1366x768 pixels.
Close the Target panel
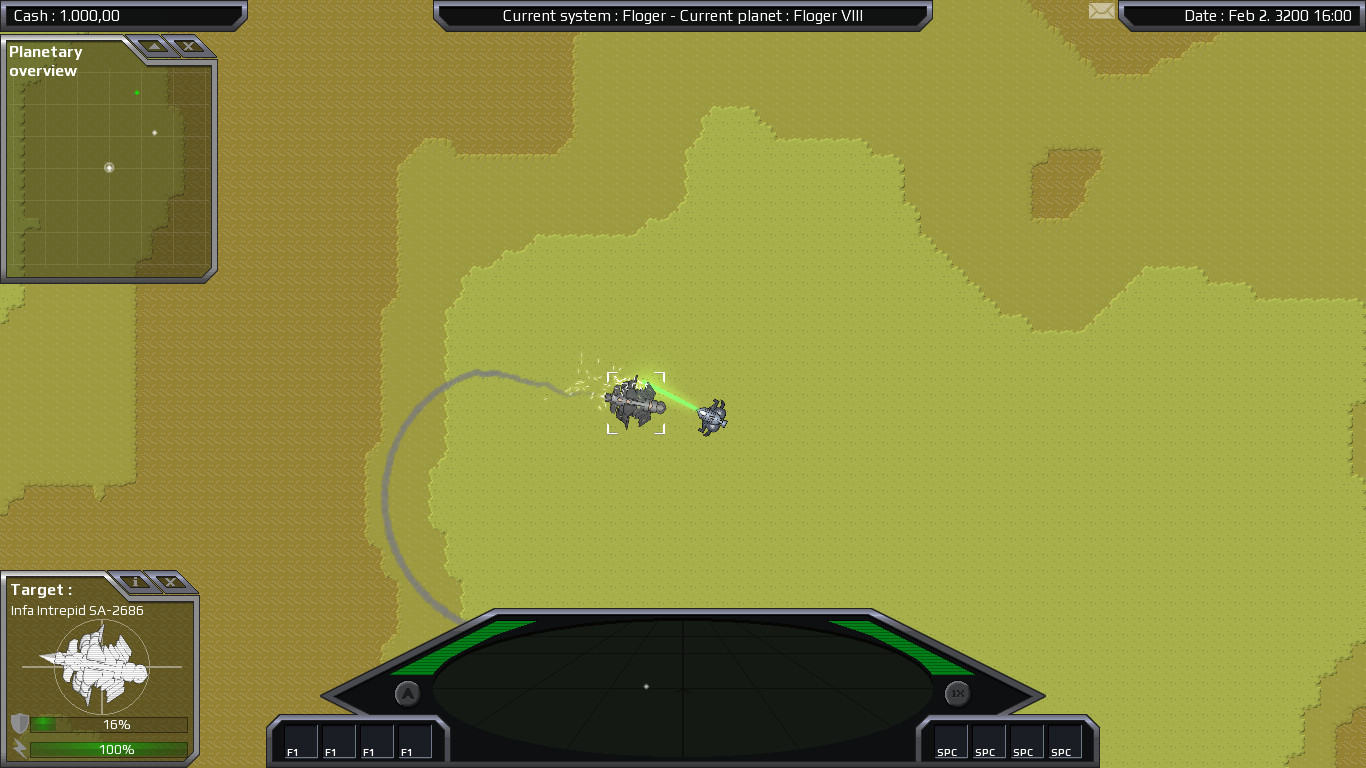point(170,582)
